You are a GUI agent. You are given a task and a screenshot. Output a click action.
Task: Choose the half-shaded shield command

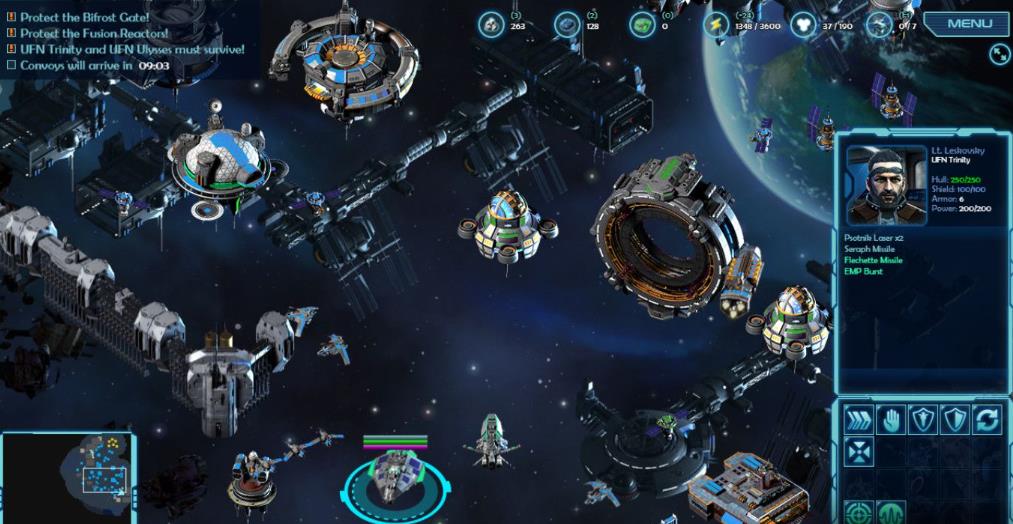click(954, 420)
